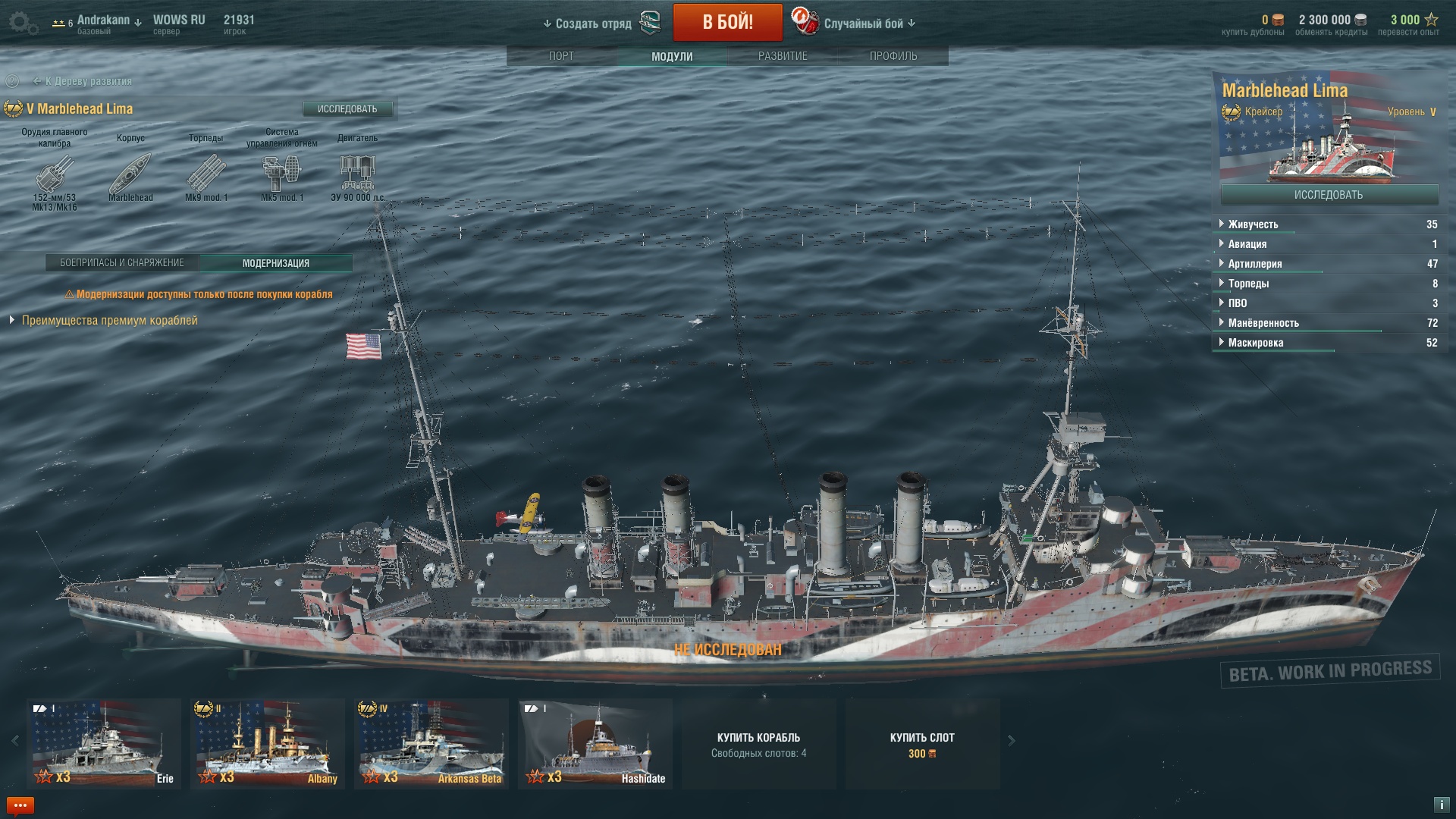Open the ПОРТ tab
The height and width of the screenshot is (819, 1456).
click(561, 56)
